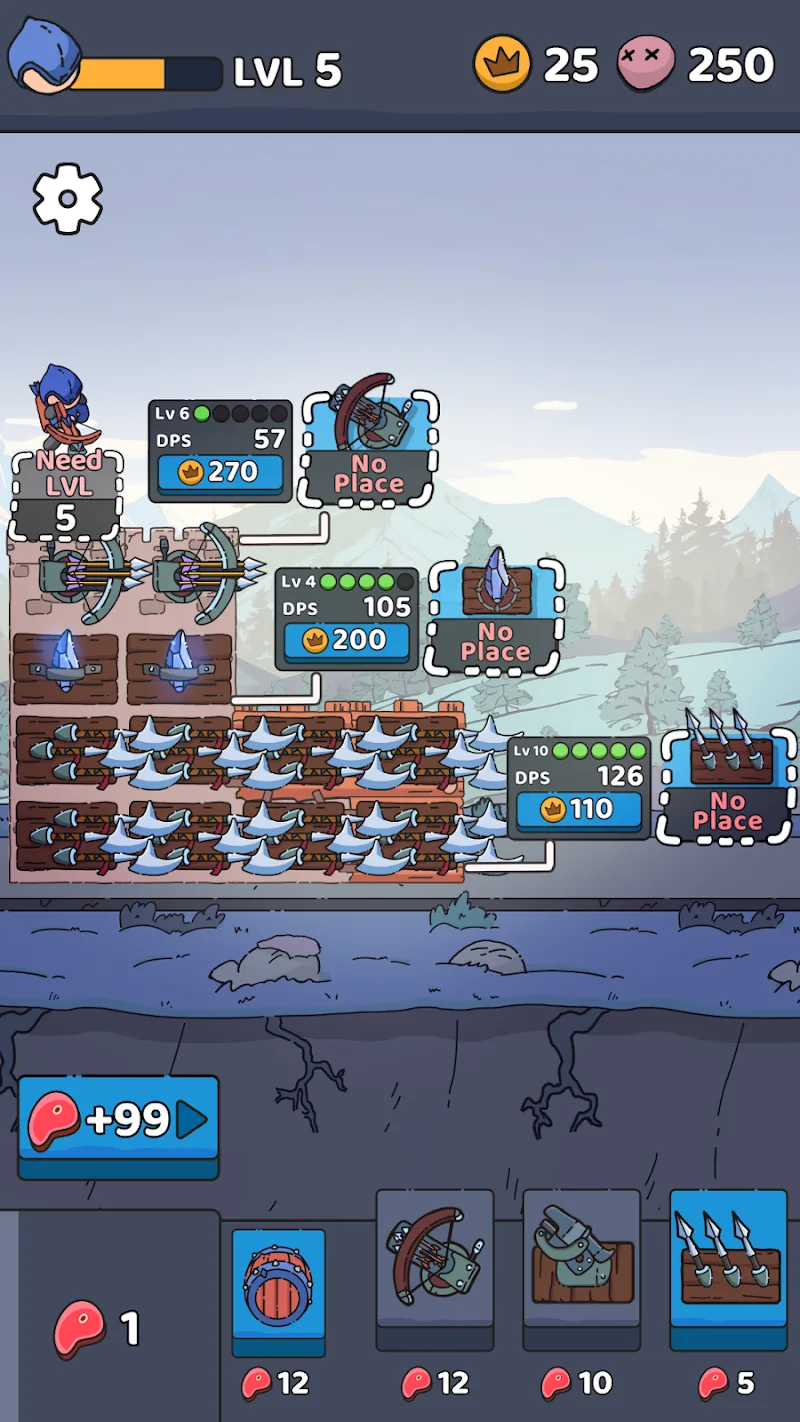Tap the crystal No Place slot

coord(495,617)
